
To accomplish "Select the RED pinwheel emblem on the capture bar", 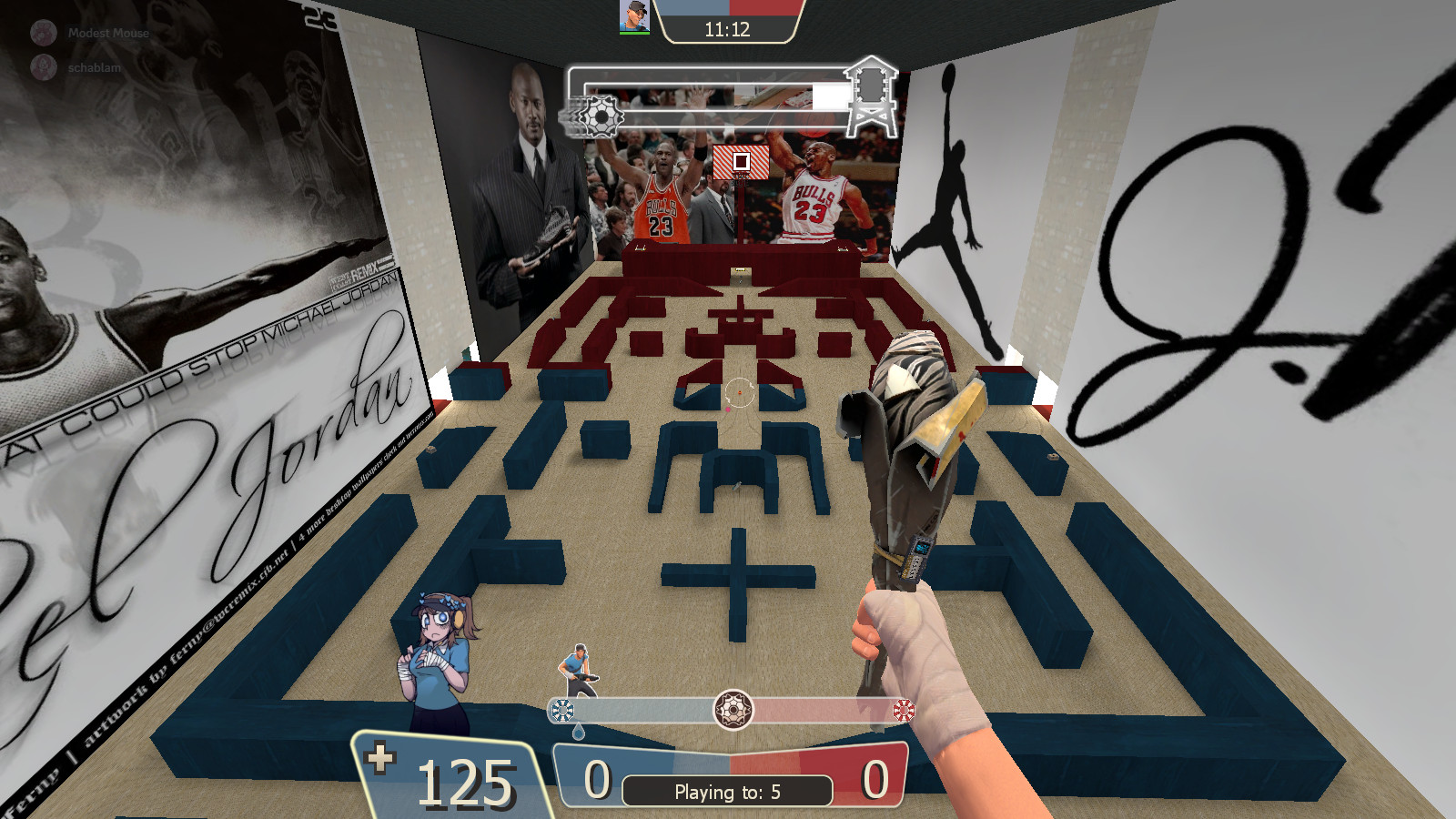I will 904,708.
